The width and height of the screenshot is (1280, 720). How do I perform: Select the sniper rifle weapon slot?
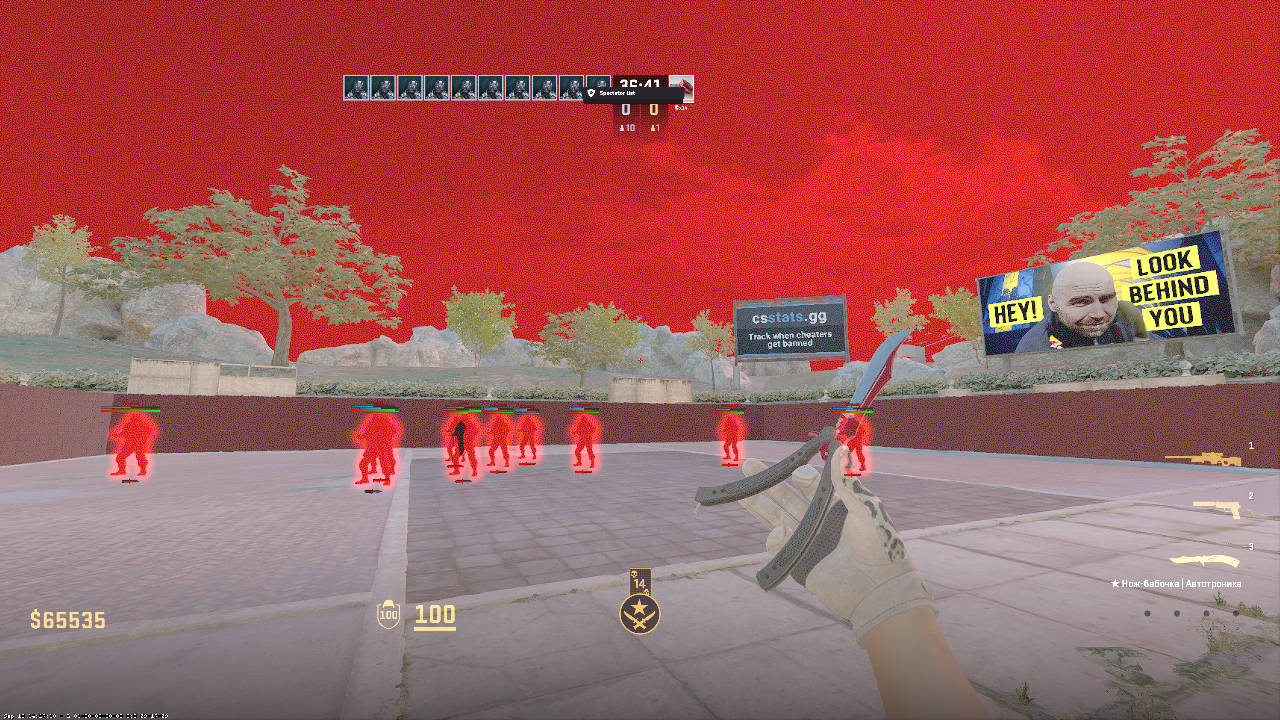pyautogui.click(x=1203, y=459)
